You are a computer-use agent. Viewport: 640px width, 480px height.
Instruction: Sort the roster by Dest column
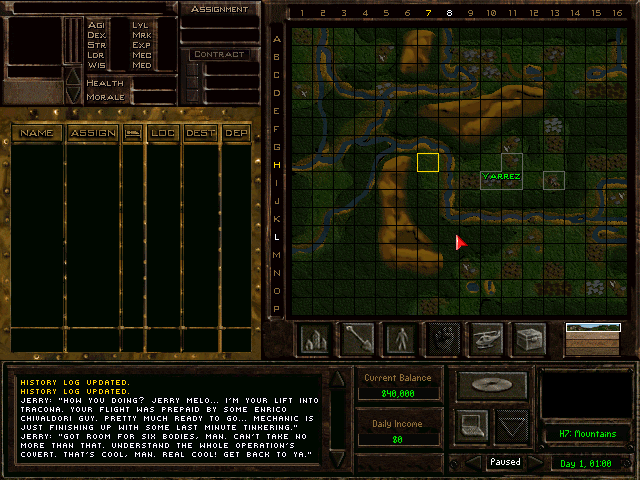[x=199, y=133]
